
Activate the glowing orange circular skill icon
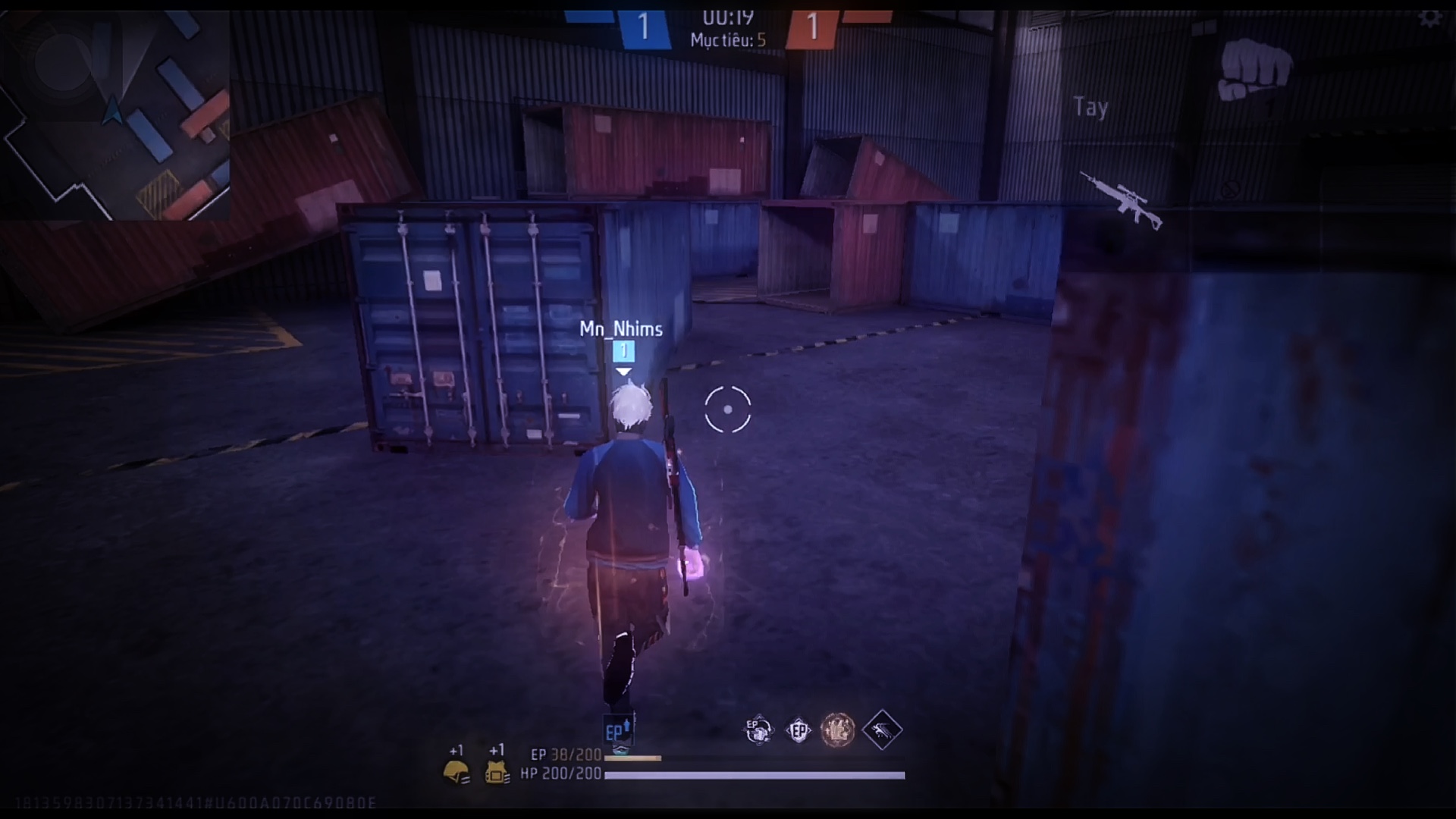(x=838, y=730)
